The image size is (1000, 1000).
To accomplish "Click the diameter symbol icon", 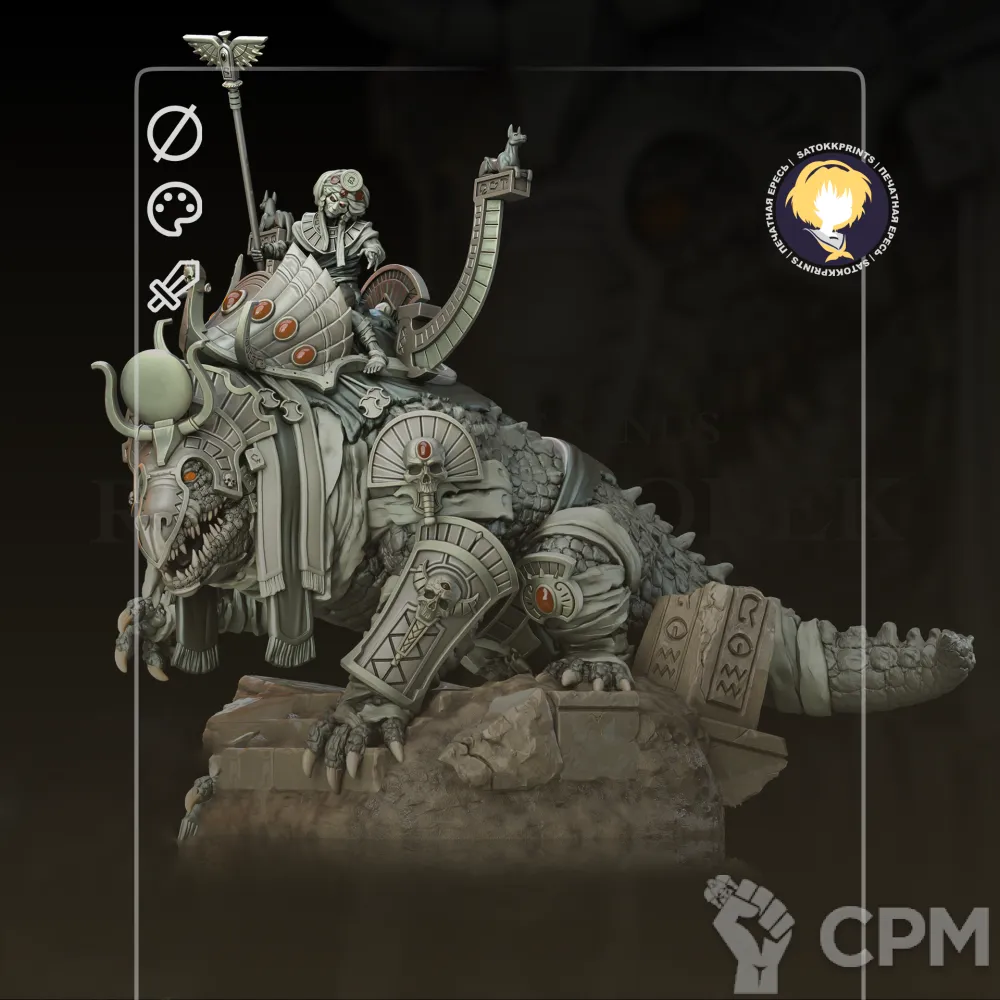I will [x=175, y=134].
